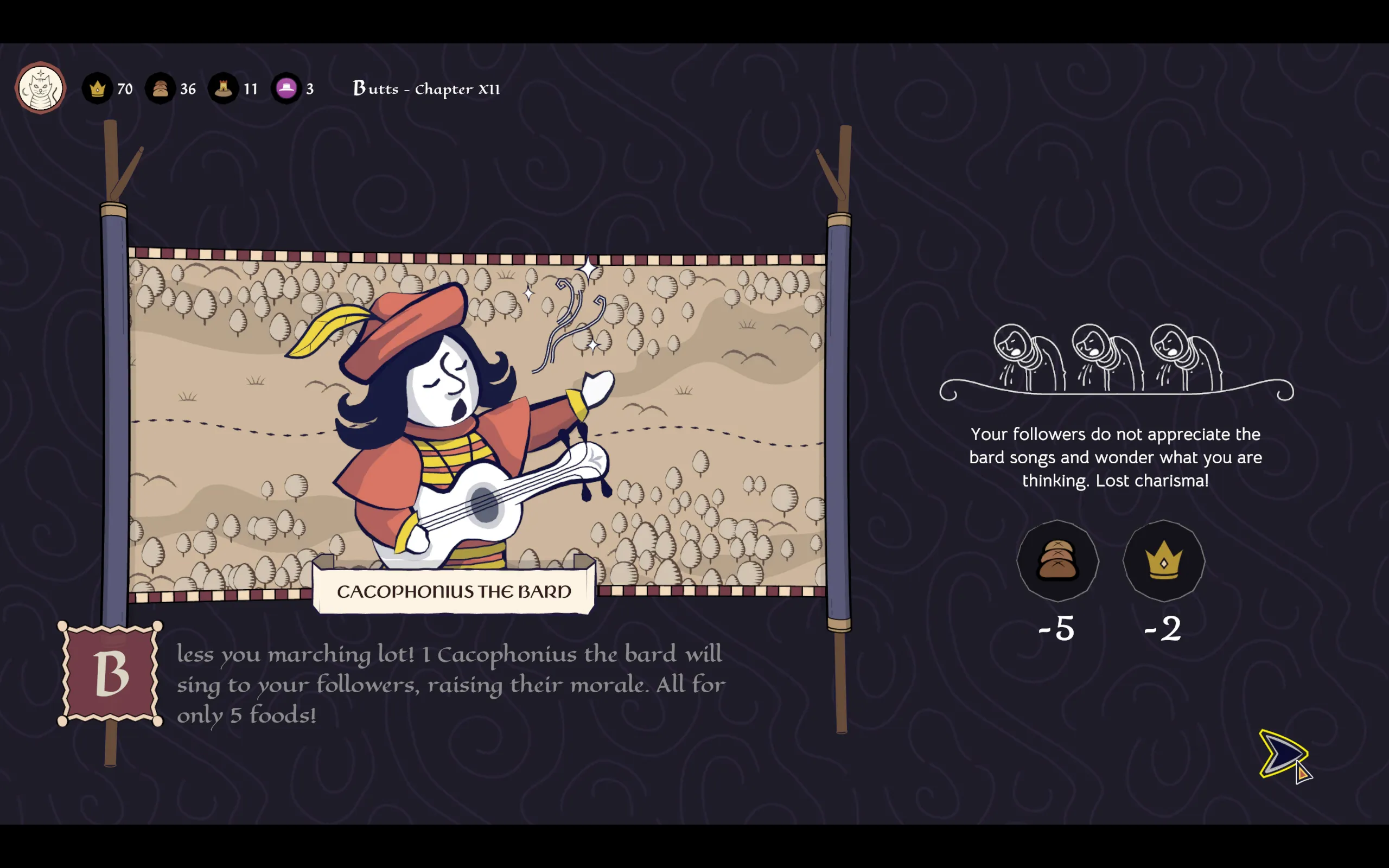Select the bread food icon in HUD
1389x868 pixels.
tap(160, 89)
